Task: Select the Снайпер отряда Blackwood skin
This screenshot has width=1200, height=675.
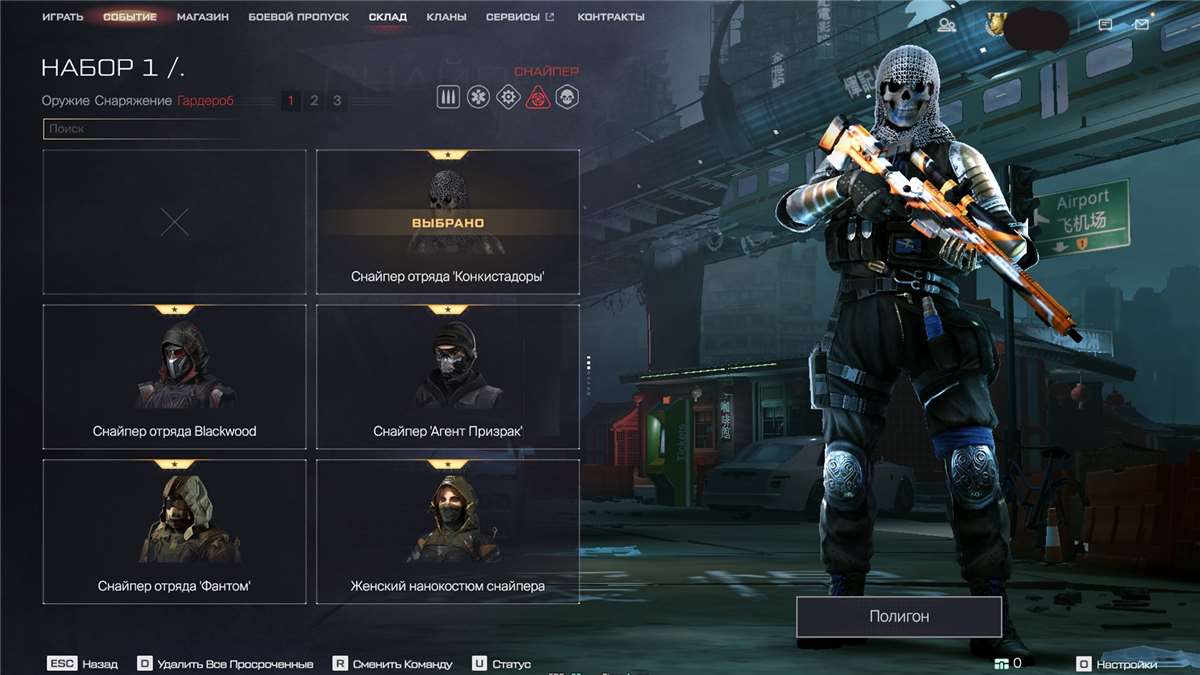Action: click(174, 376)
